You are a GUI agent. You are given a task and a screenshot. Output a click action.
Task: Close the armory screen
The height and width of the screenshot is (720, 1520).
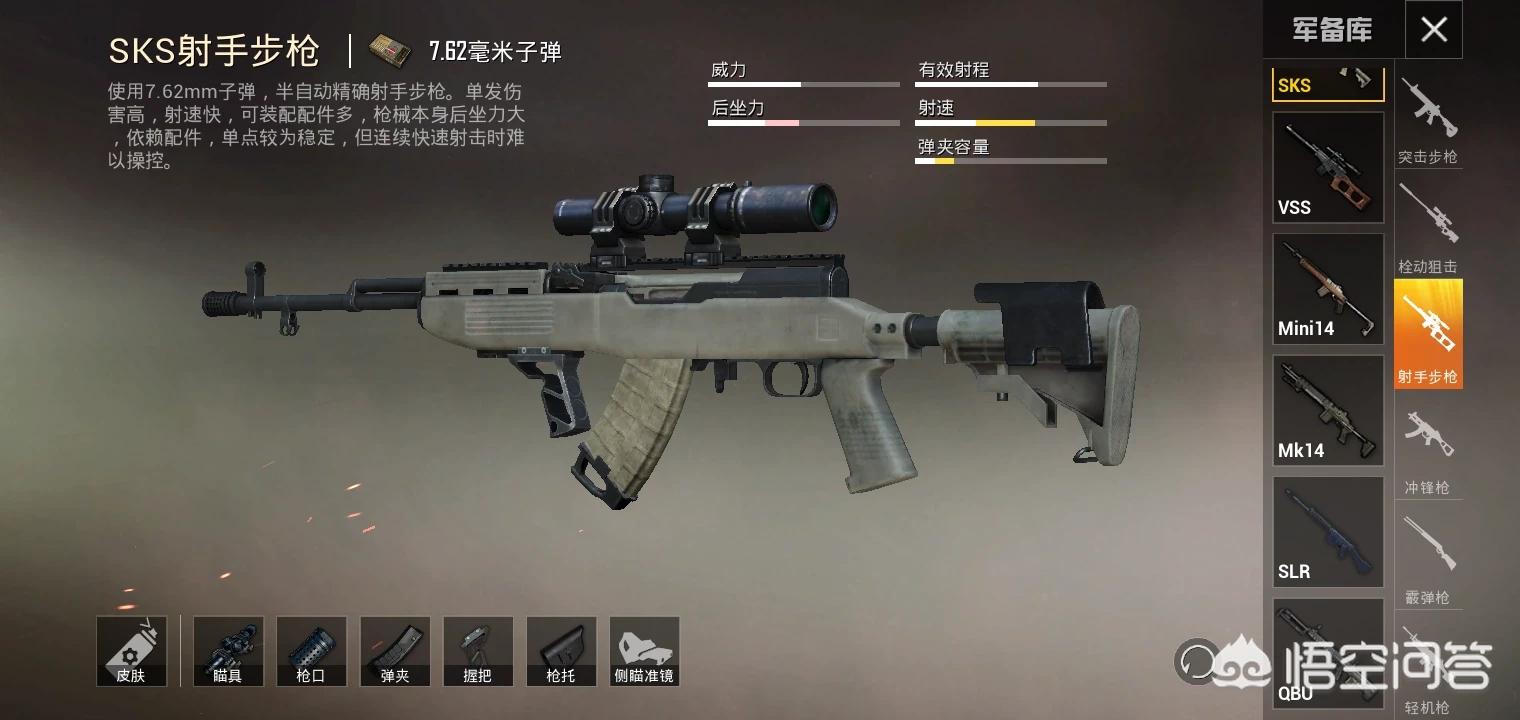tap(1433, 30)
